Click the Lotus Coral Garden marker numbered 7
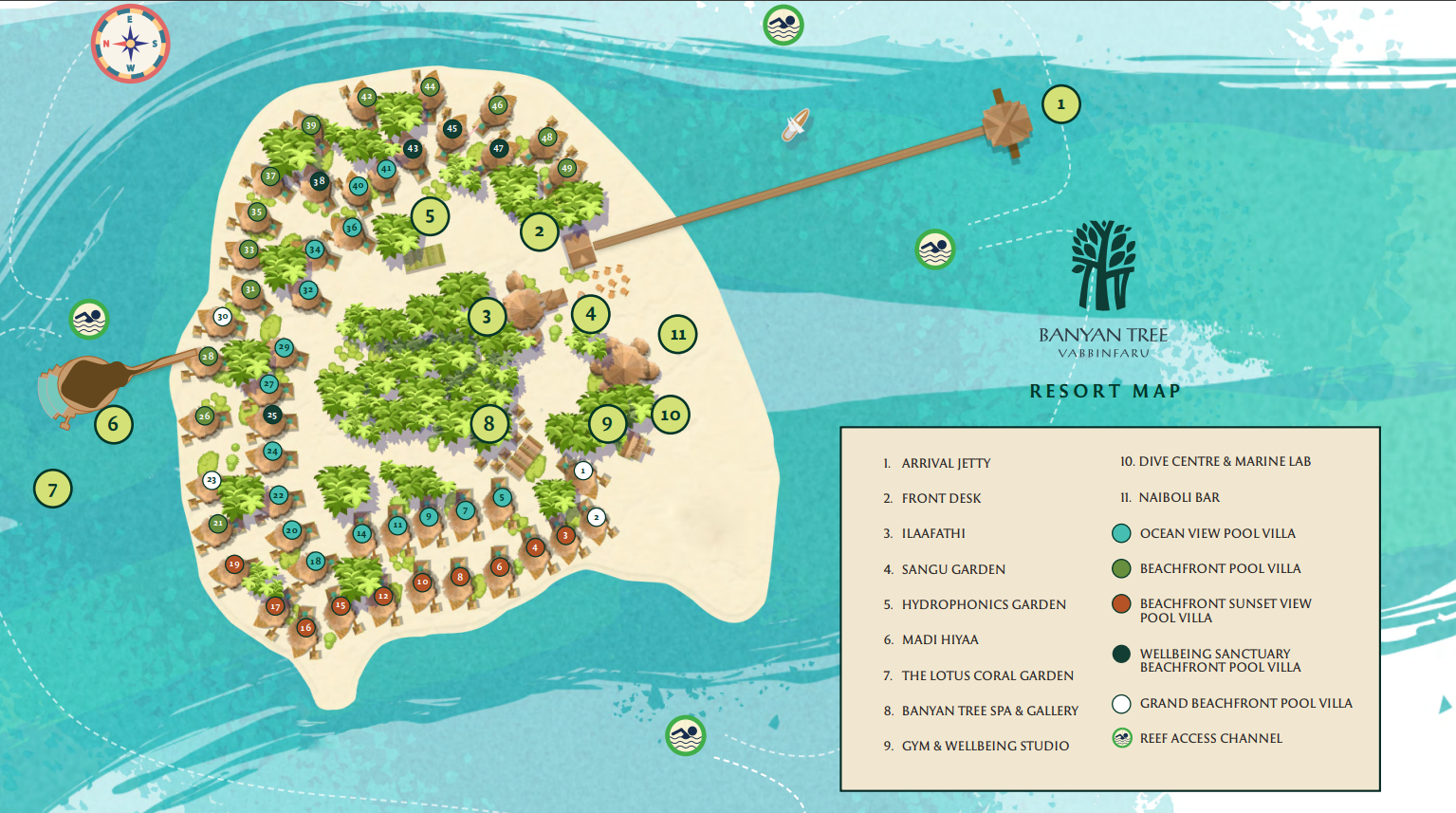The image size is (1456, 813). [53, 490]
